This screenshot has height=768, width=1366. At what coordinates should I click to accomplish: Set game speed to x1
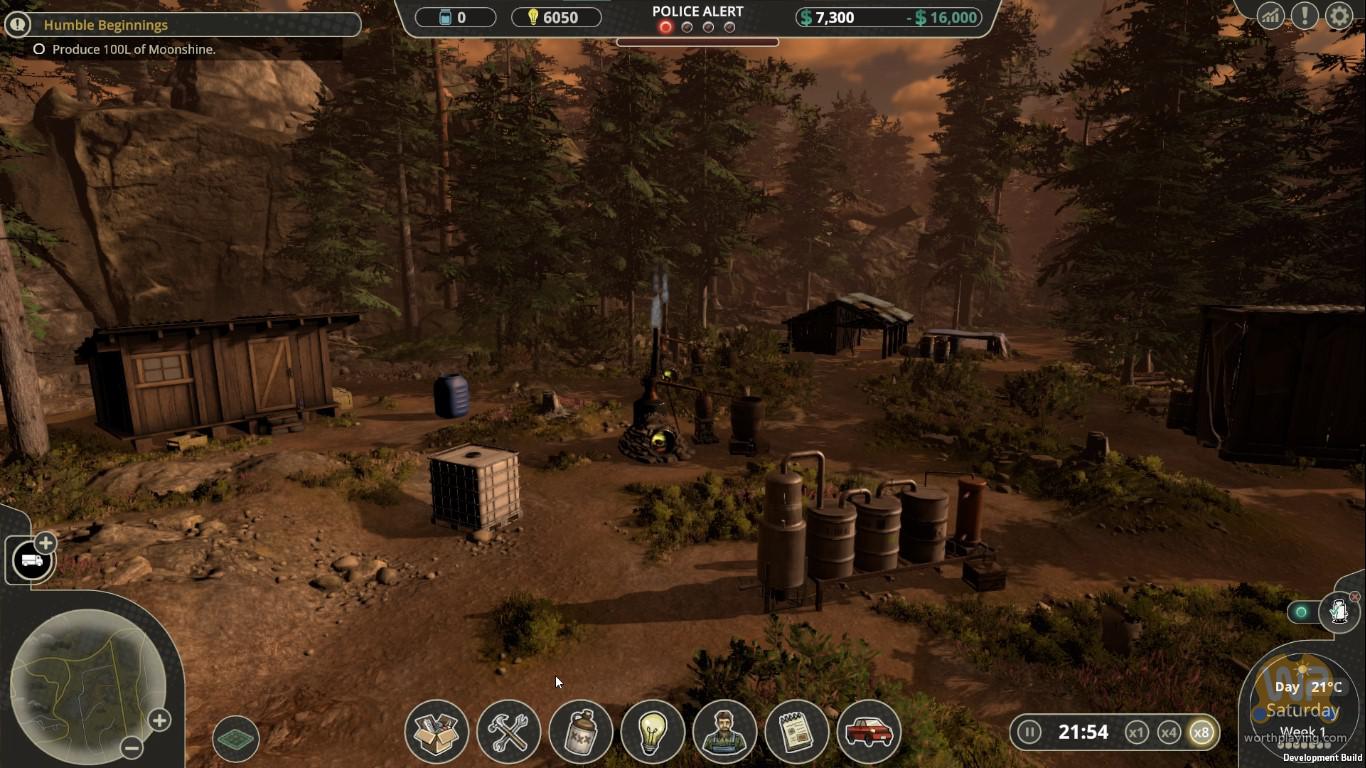pyautogui.click(x=1136, y=732)
